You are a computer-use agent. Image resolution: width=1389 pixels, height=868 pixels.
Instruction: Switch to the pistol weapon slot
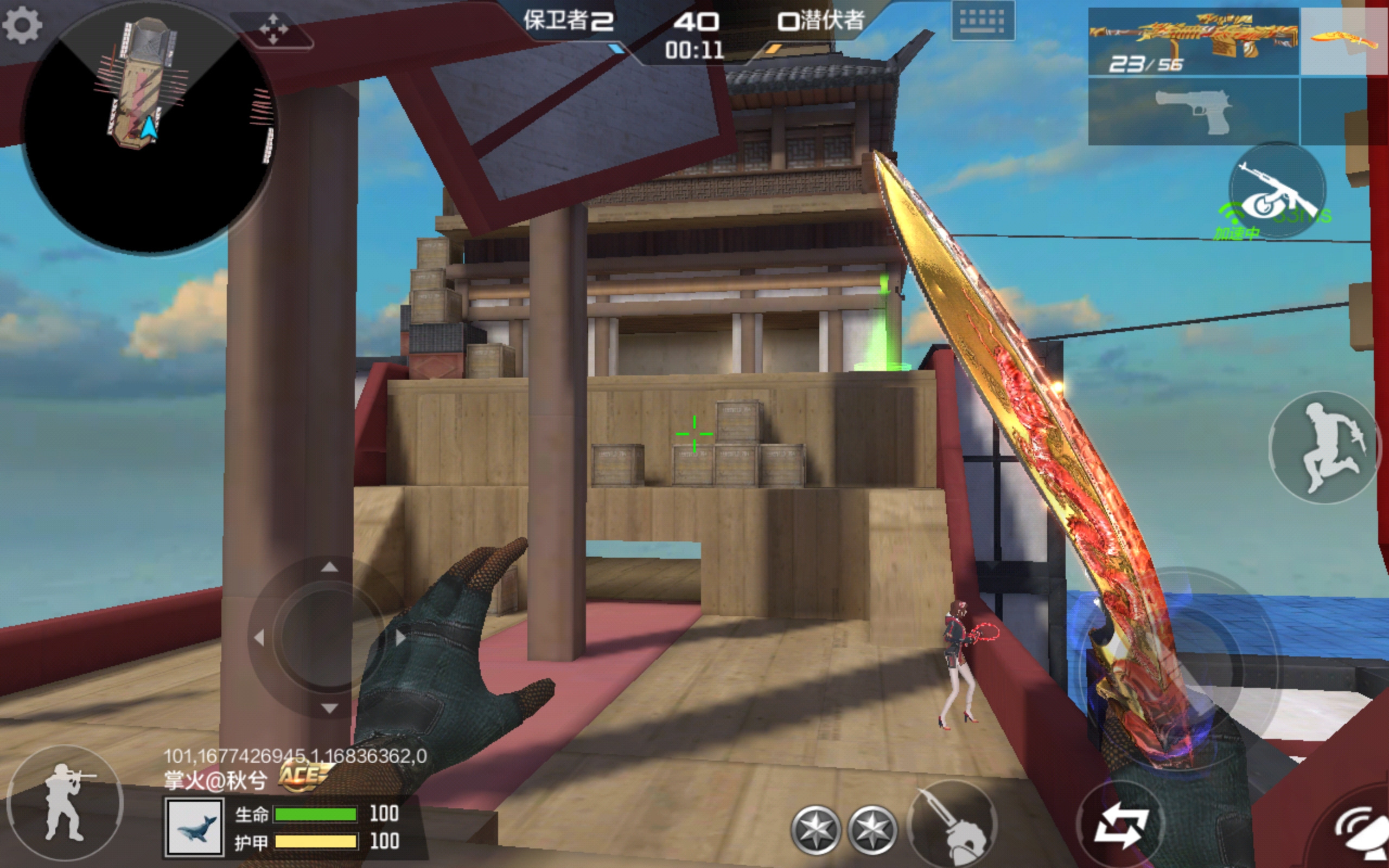tap(1193, 112)
